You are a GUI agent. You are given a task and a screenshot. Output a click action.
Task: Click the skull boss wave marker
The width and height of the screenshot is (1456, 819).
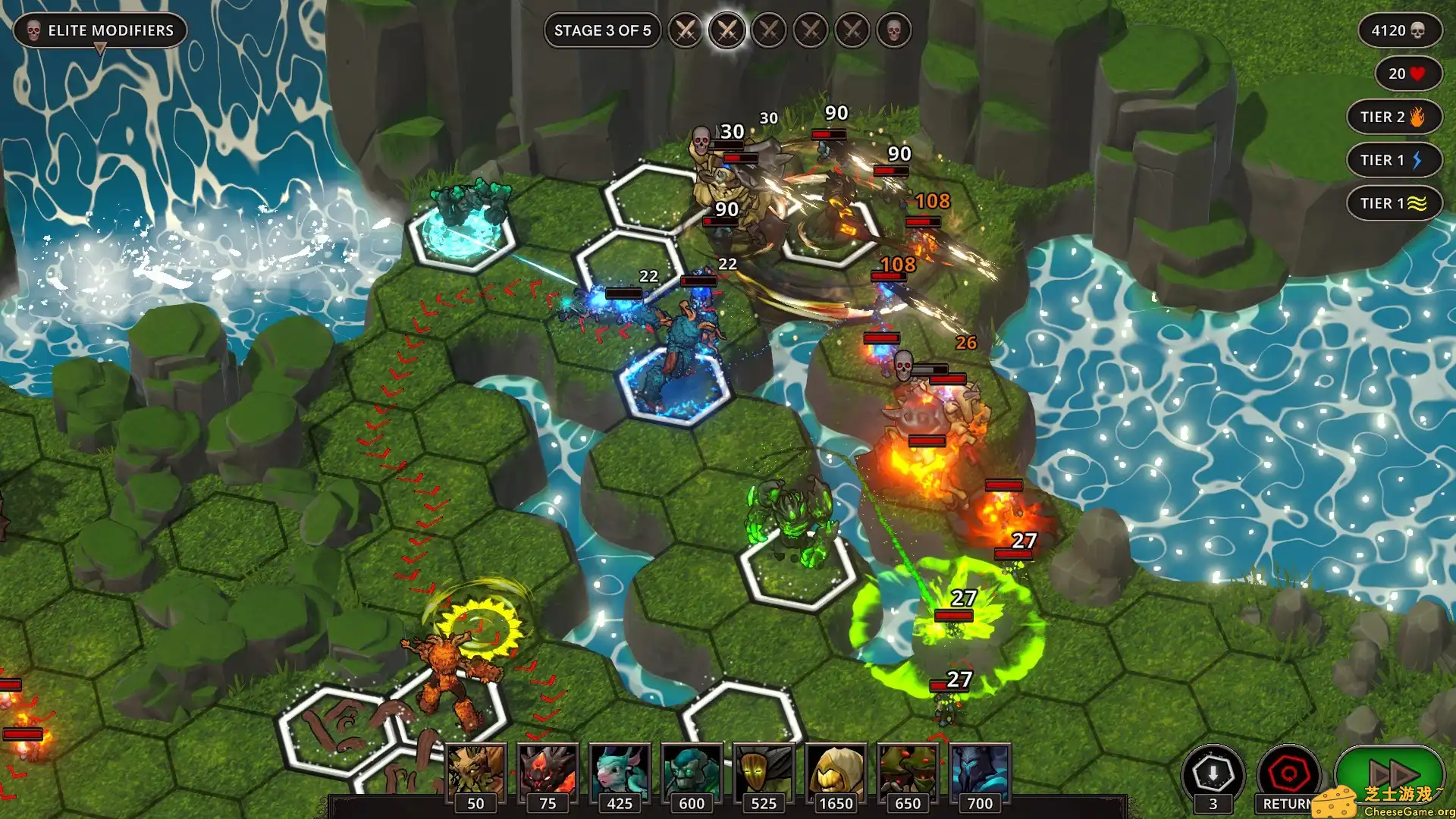894,31
